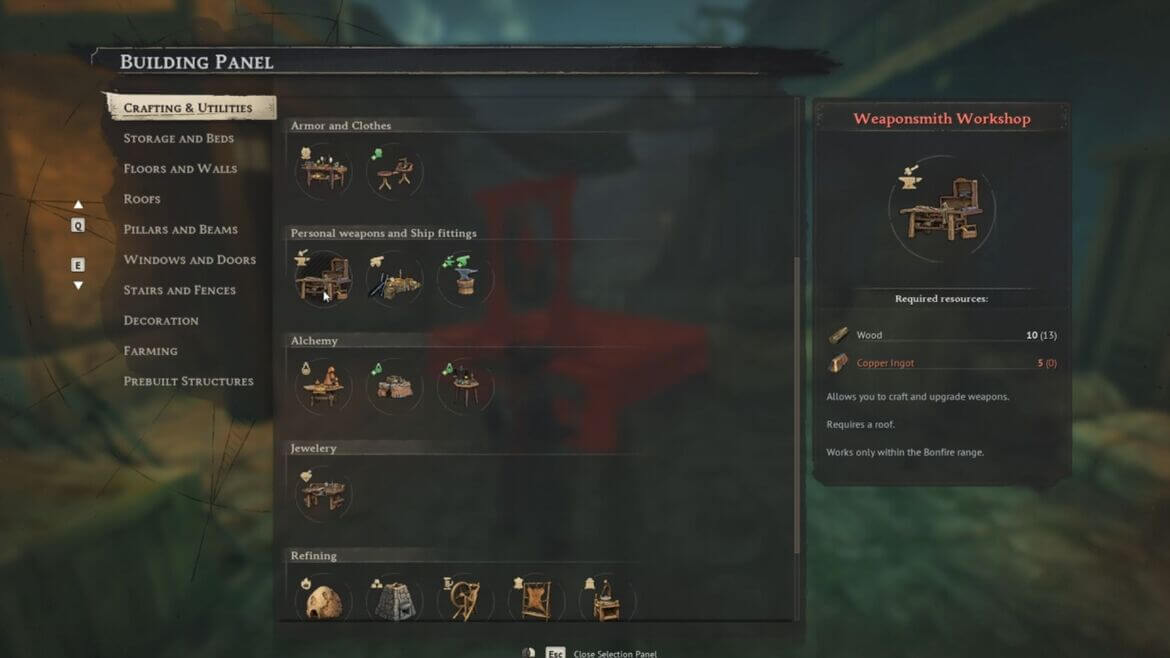1170x658 pixels.
Task: Switch to Floors and Walls category
Action: coord(180,169)
